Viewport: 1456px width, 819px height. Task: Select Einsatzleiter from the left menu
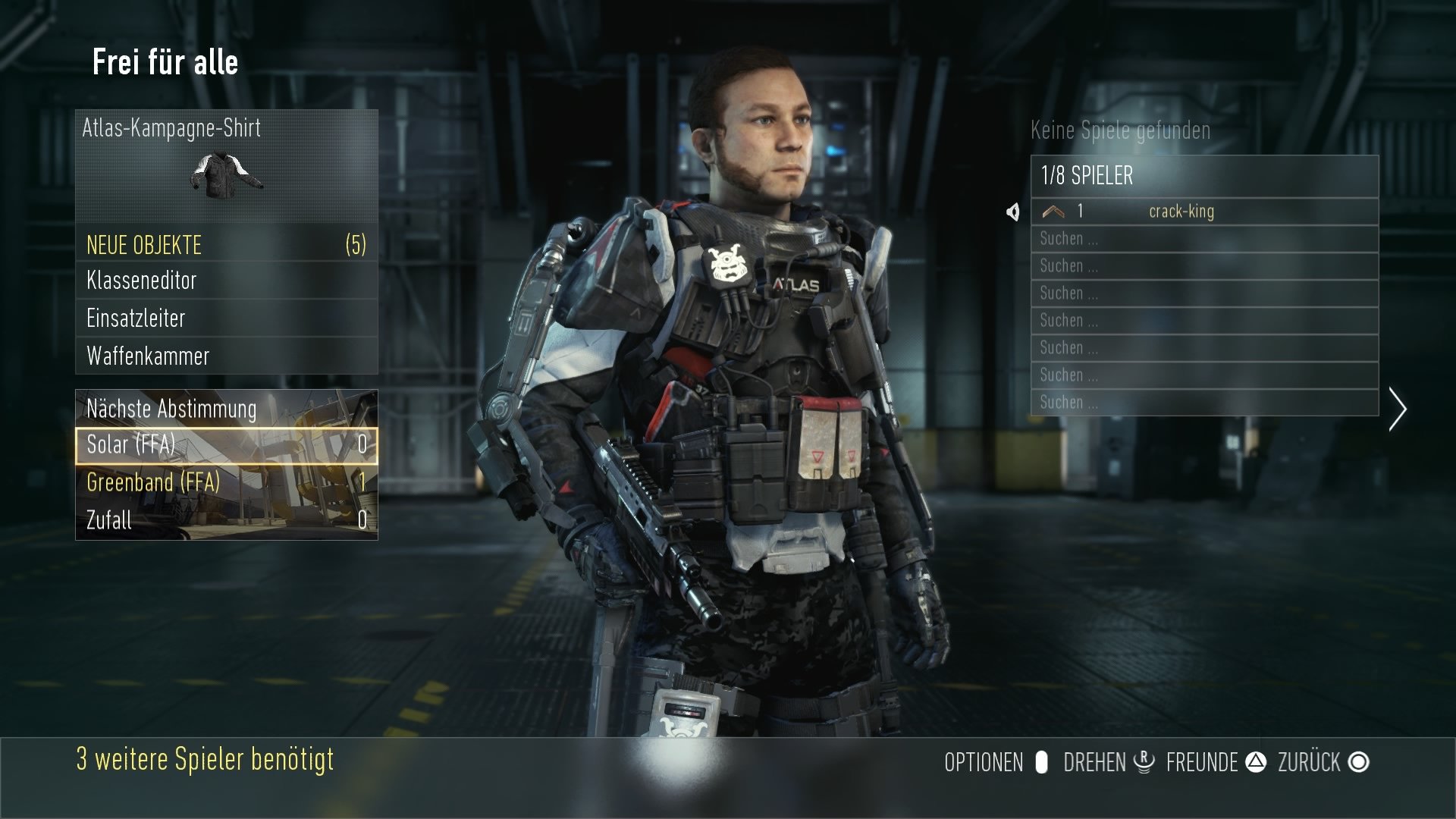point(136,319)
